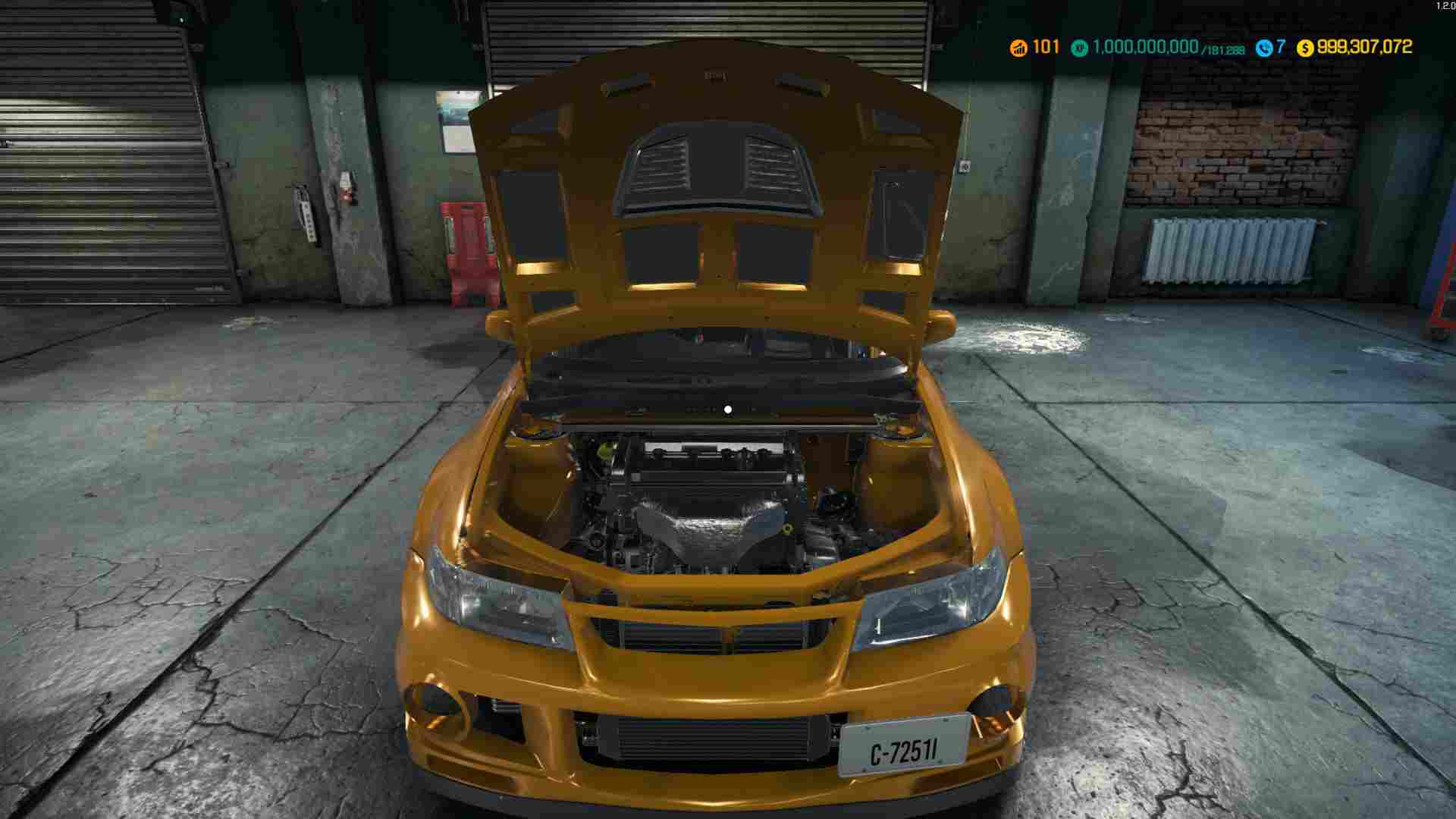Click the 1.2.0 version text
This screenshot has height=819, width=1456.
coord(1445,5)
